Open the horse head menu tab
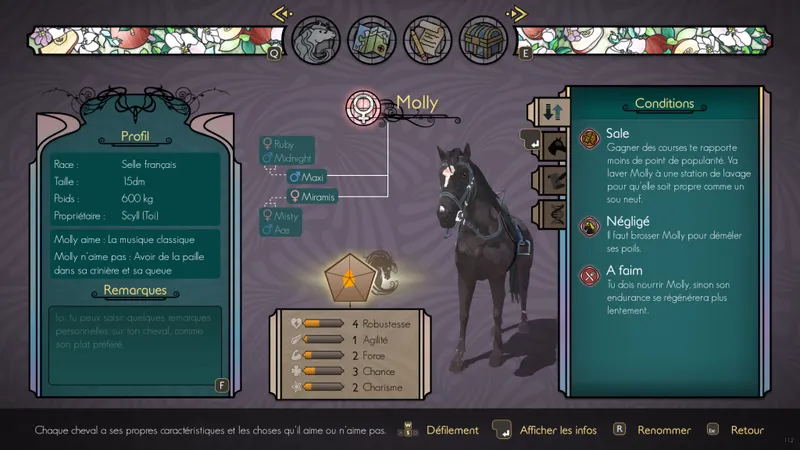Screen dimensions: 800x450 (314, 41)
